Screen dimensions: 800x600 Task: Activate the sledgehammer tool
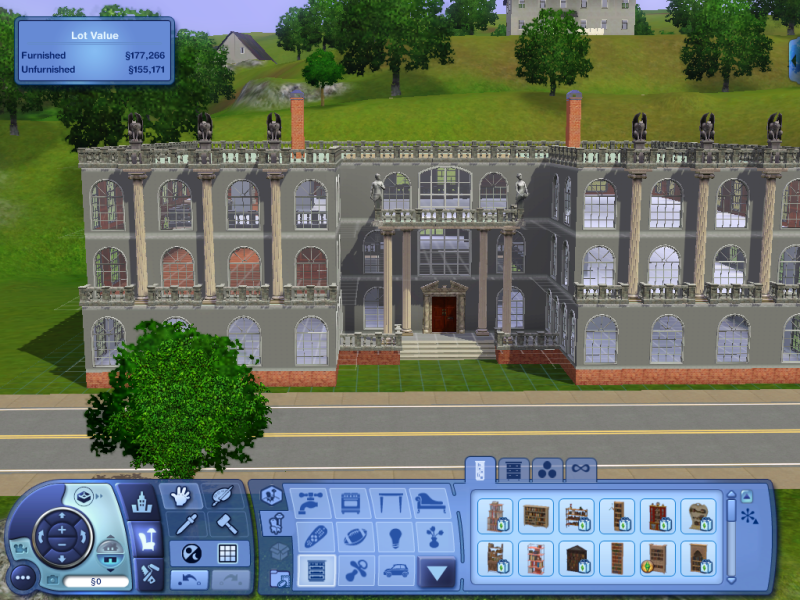[x=226, y=524]
